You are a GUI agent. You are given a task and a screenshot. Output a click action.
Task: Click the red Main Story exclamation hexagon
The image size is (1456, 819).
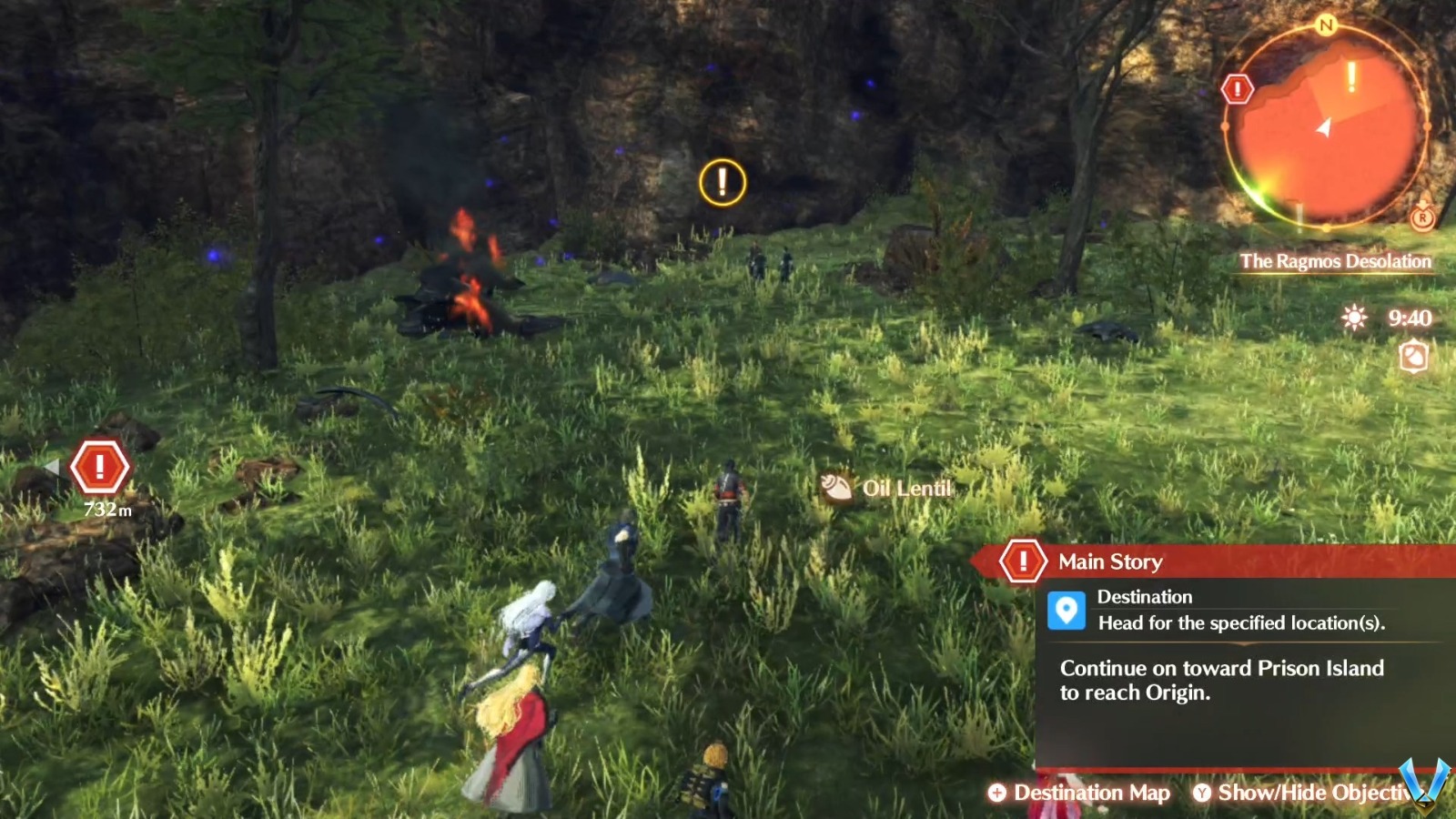(x=1024, y=561)
